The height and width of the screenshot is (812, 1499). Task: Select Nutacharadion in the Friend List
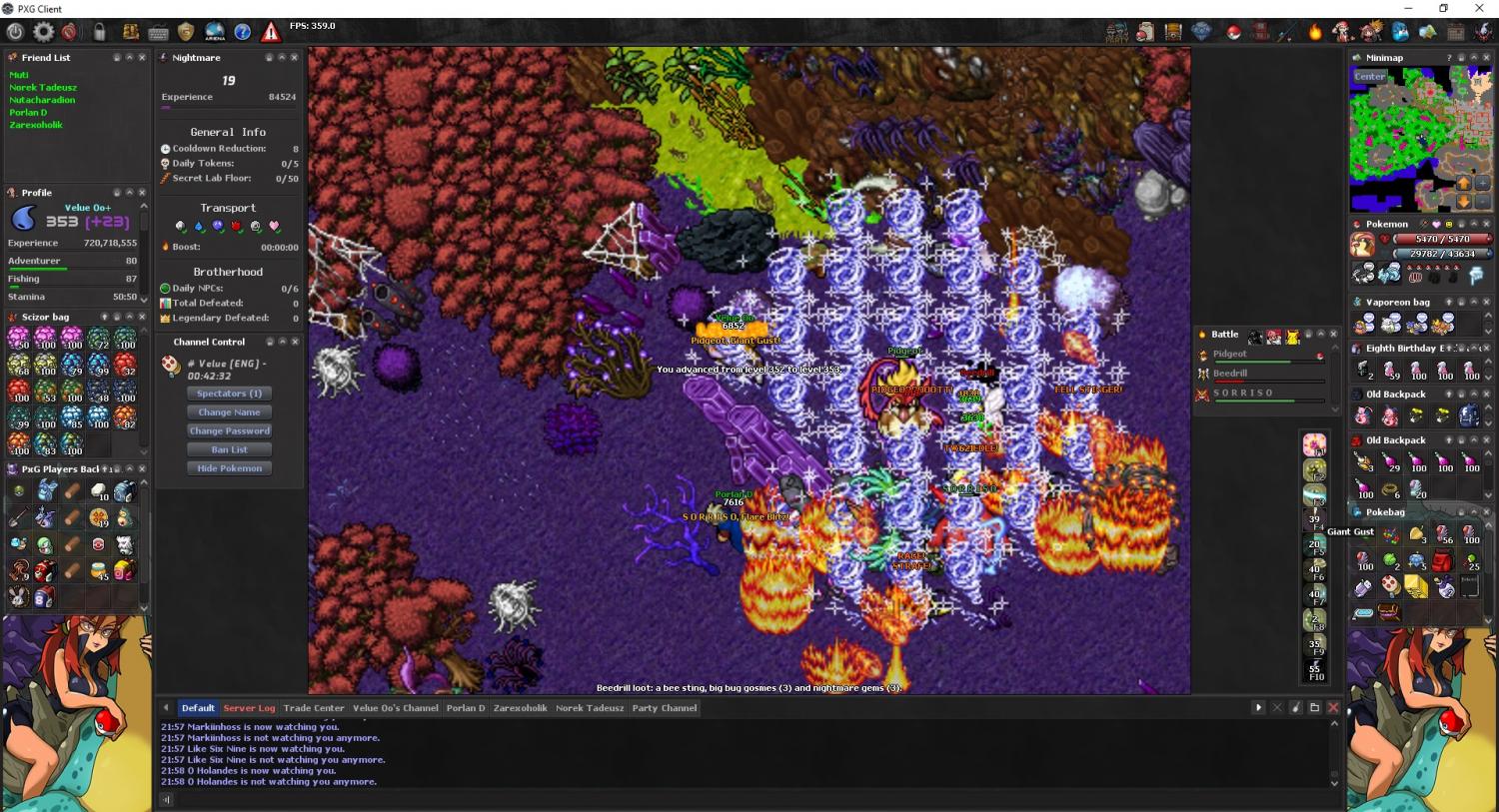tap(42, 100)
